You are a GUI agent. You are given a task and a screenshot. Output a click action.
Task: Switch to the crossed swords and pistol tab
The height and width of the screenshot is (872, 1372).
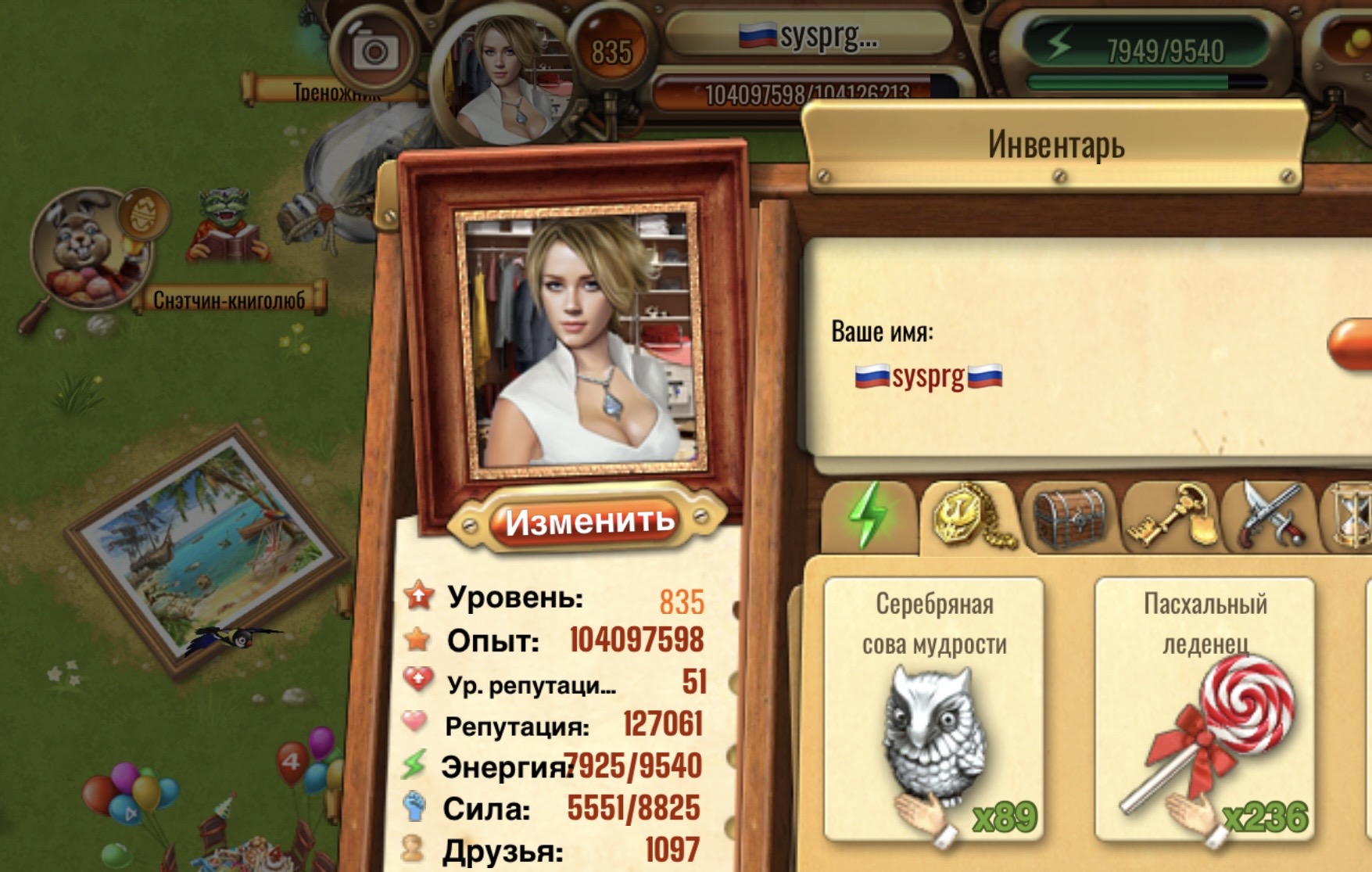(1270, 515)
